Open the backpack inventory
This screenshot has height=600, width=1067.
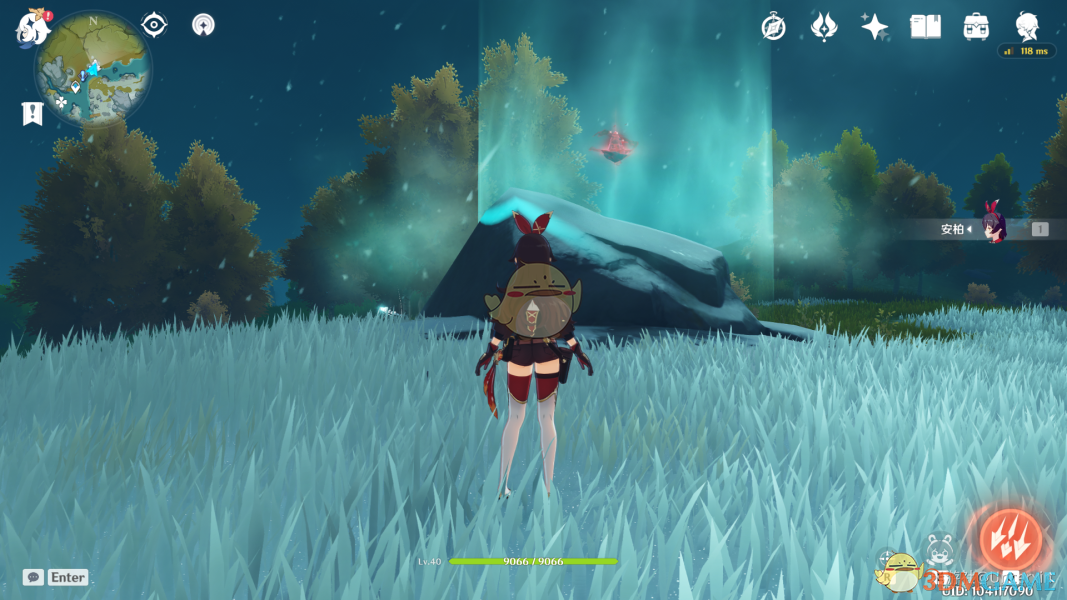point(976,27)
